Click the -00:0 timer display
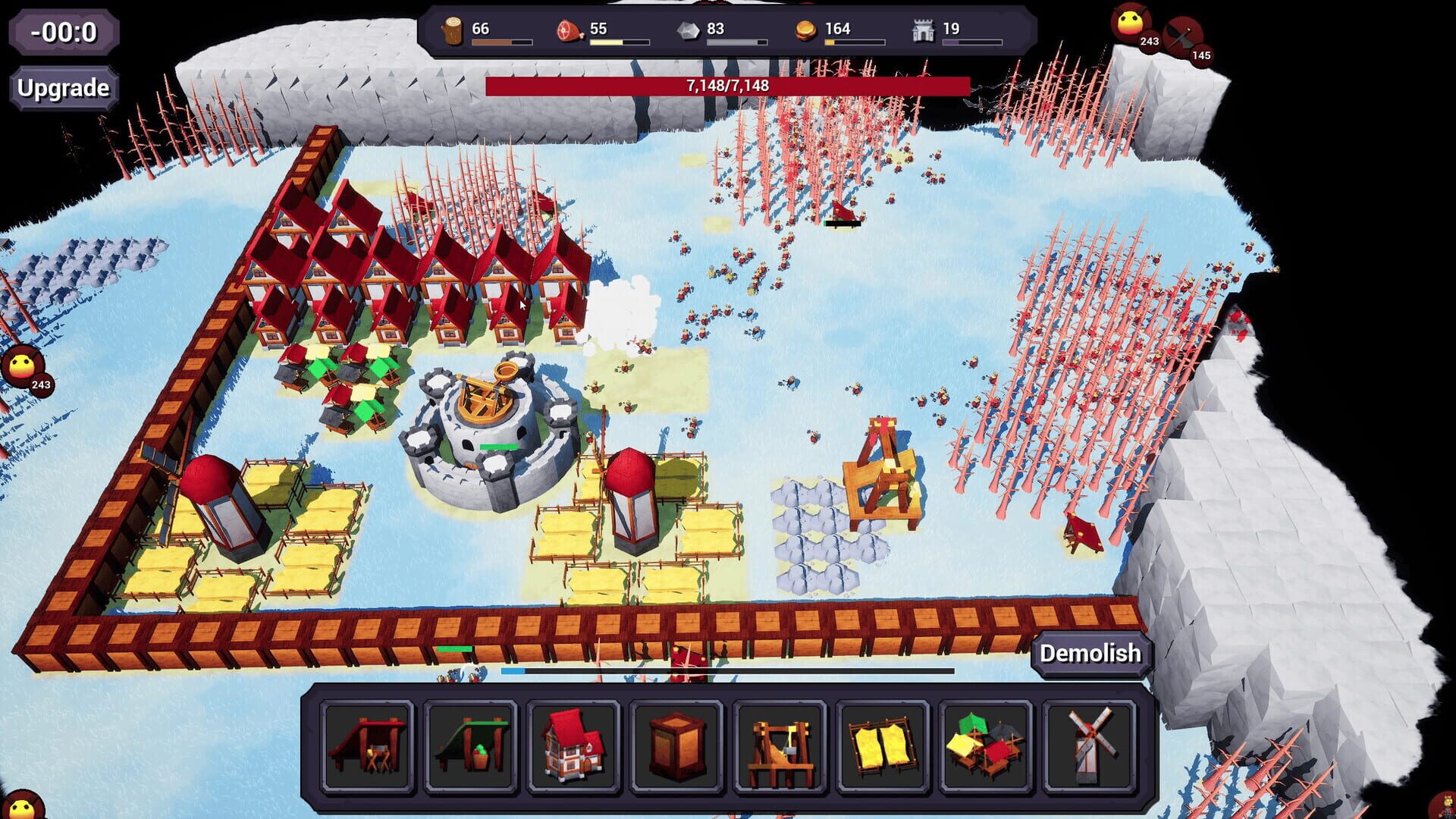Image resolution: width=1456 pixels, height=819 pixels. point(64,32)
